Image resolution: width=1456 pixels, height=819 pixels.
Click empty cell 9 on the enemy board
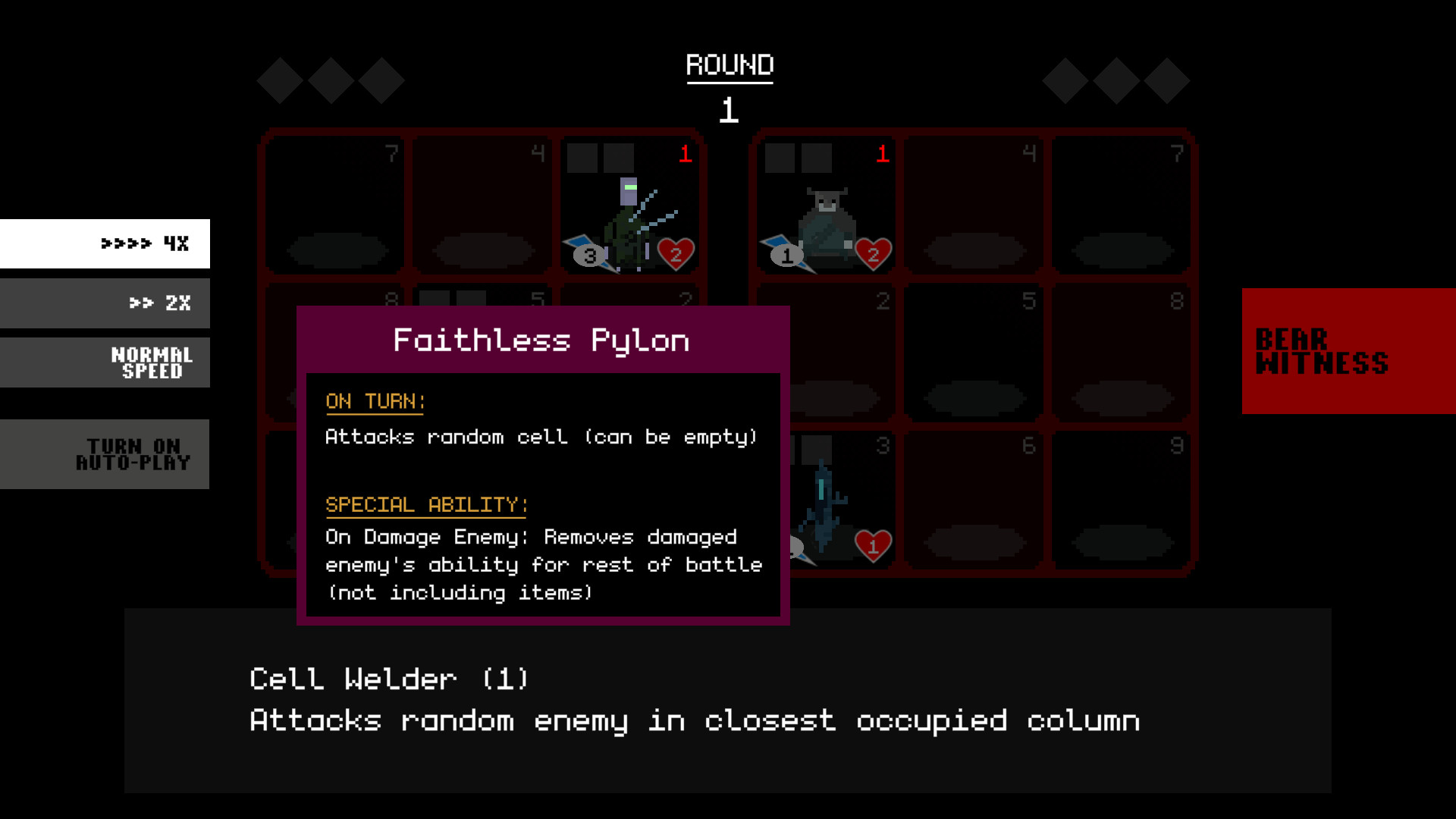[x=1122, y=500]
